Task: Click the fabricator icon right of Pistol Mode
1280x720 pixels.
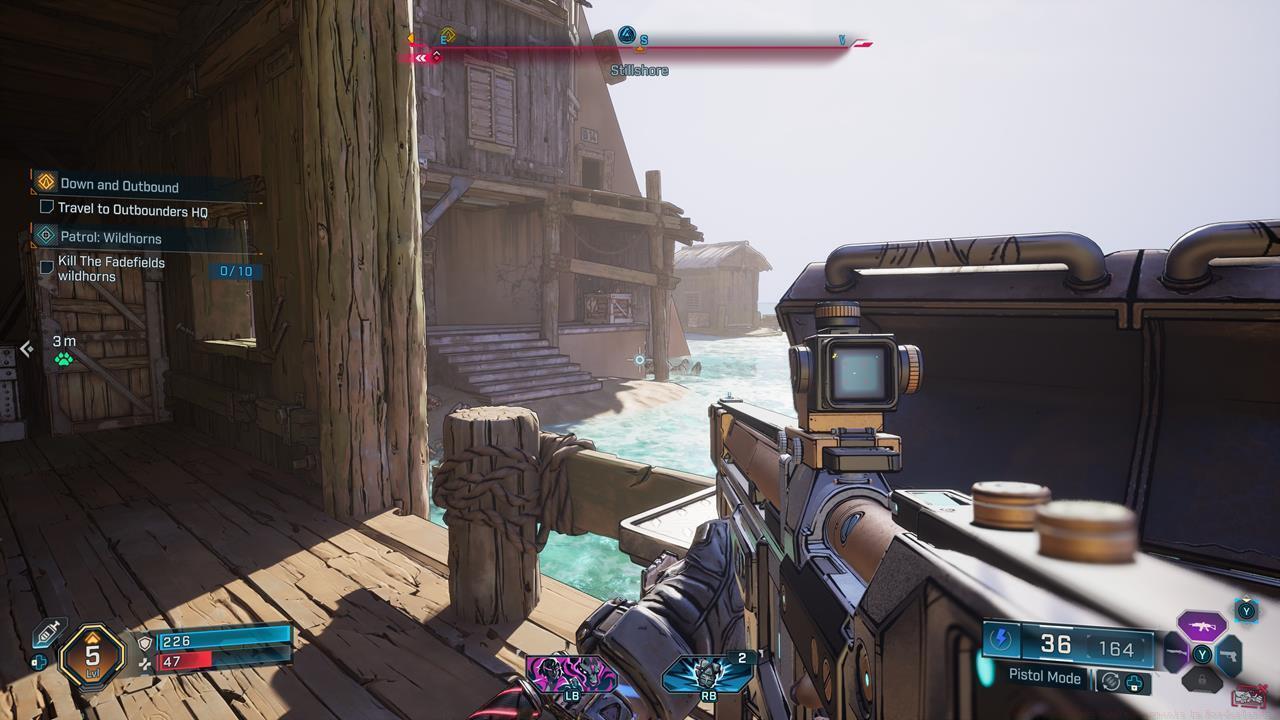Action: pos(1133,682)
